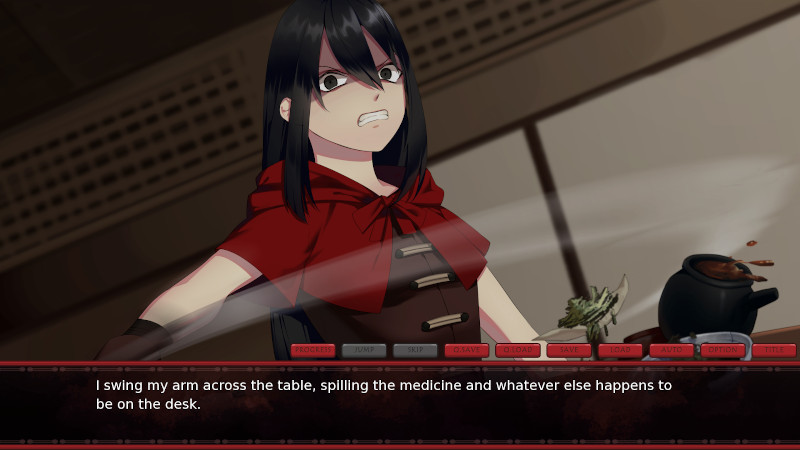The image size is (800, 450).
Task: Toggle Auto text advance
Action: click(x=672, y=350)
